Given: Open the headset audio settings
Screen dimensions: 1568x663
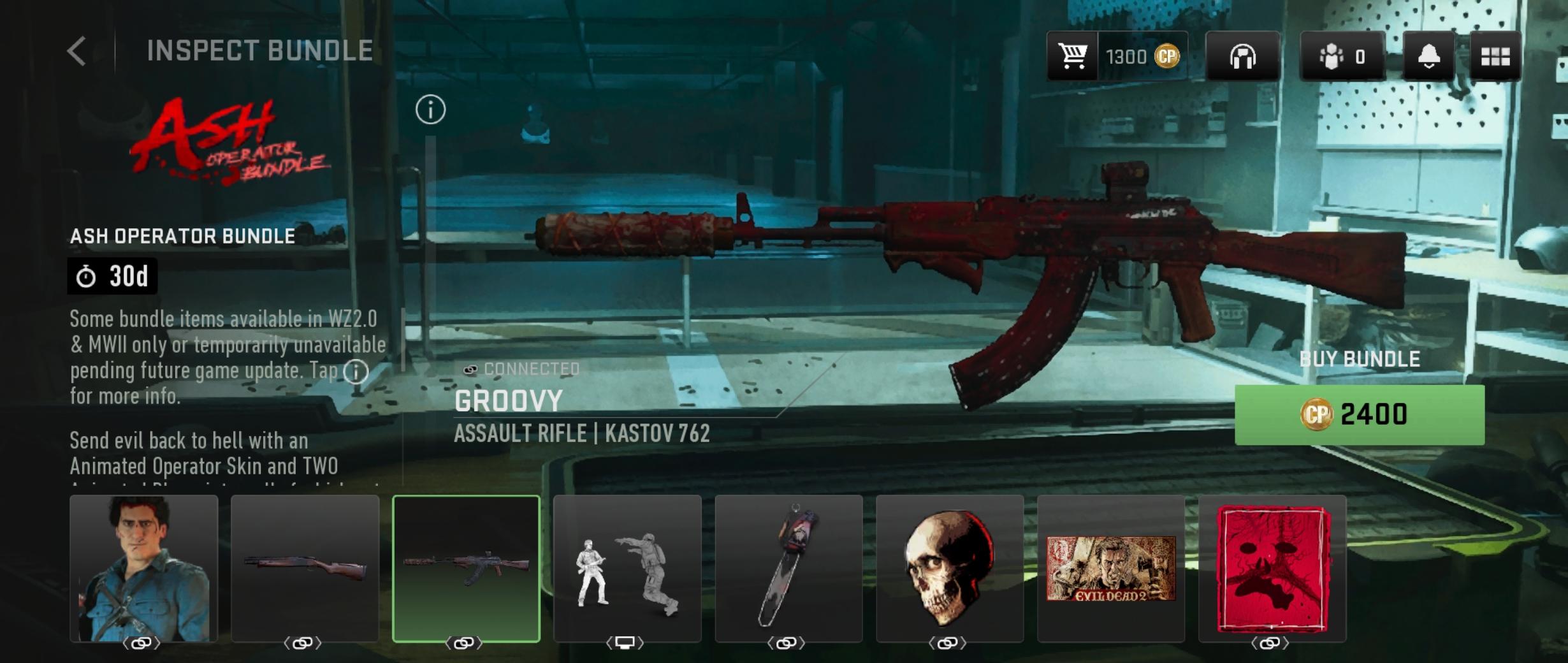Looking at the screenshot, I should click(1242, 57).
